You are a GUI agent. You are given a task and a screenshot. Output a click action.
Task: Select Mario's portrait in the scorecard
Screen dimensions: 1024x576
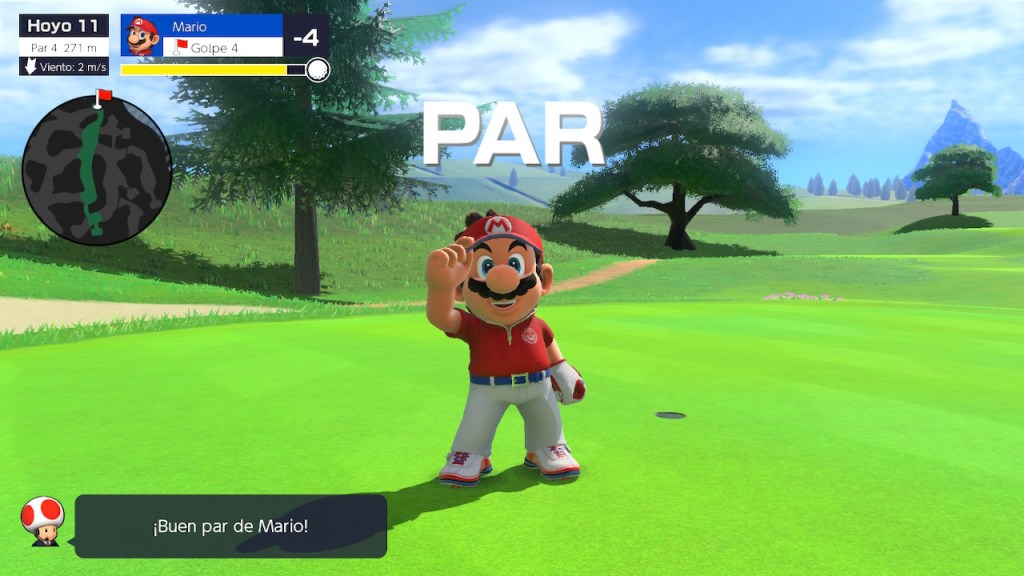coord(142,36)
